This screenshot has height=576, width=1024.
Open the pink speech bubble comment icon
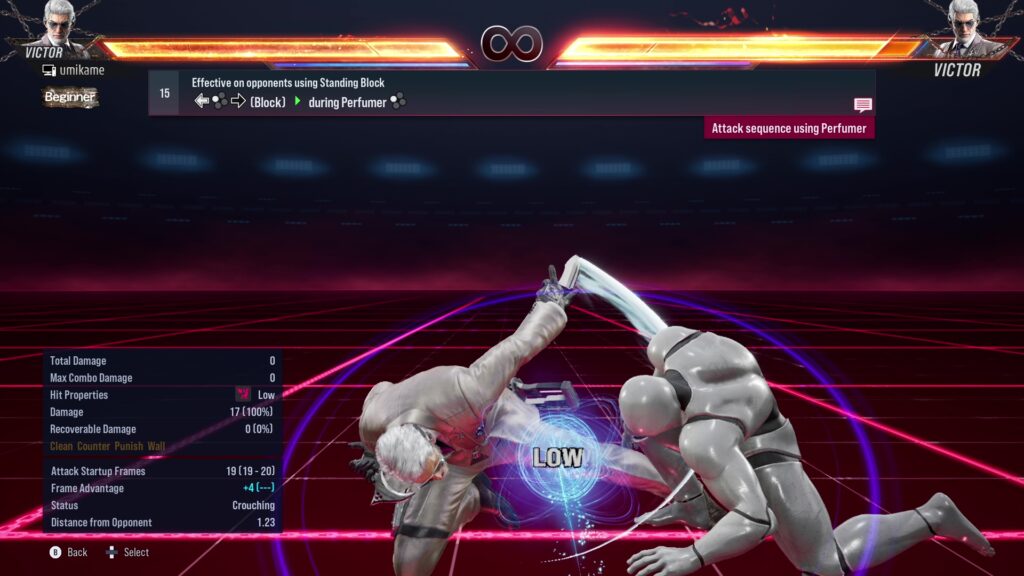coord(862,104)
